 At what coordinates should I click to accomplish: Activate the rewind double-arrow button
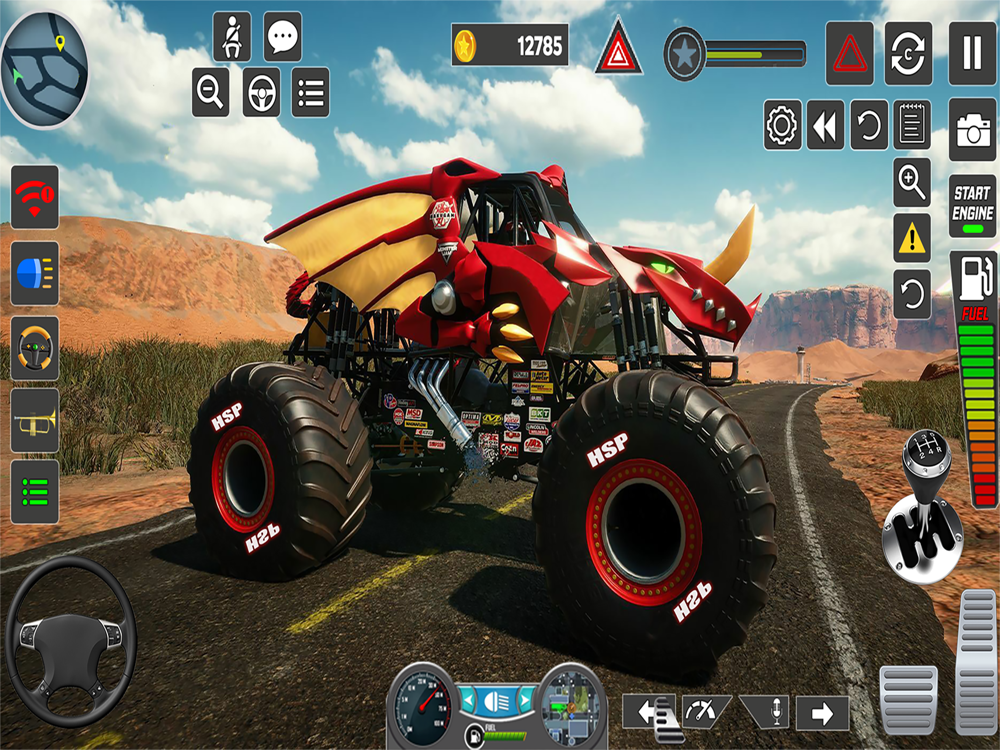825,125
